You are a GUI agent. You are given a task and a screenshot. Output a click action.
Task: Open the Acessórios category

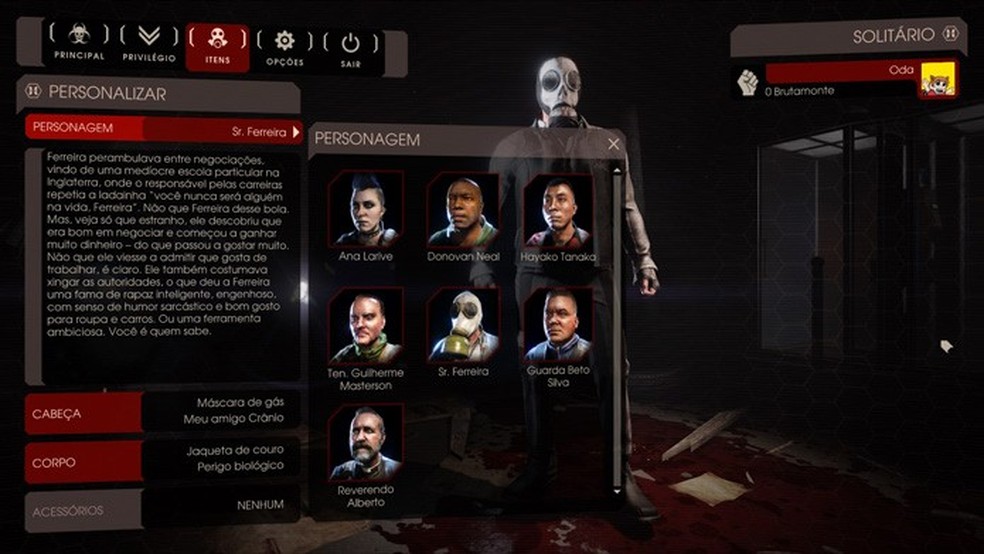pos(84,510)
